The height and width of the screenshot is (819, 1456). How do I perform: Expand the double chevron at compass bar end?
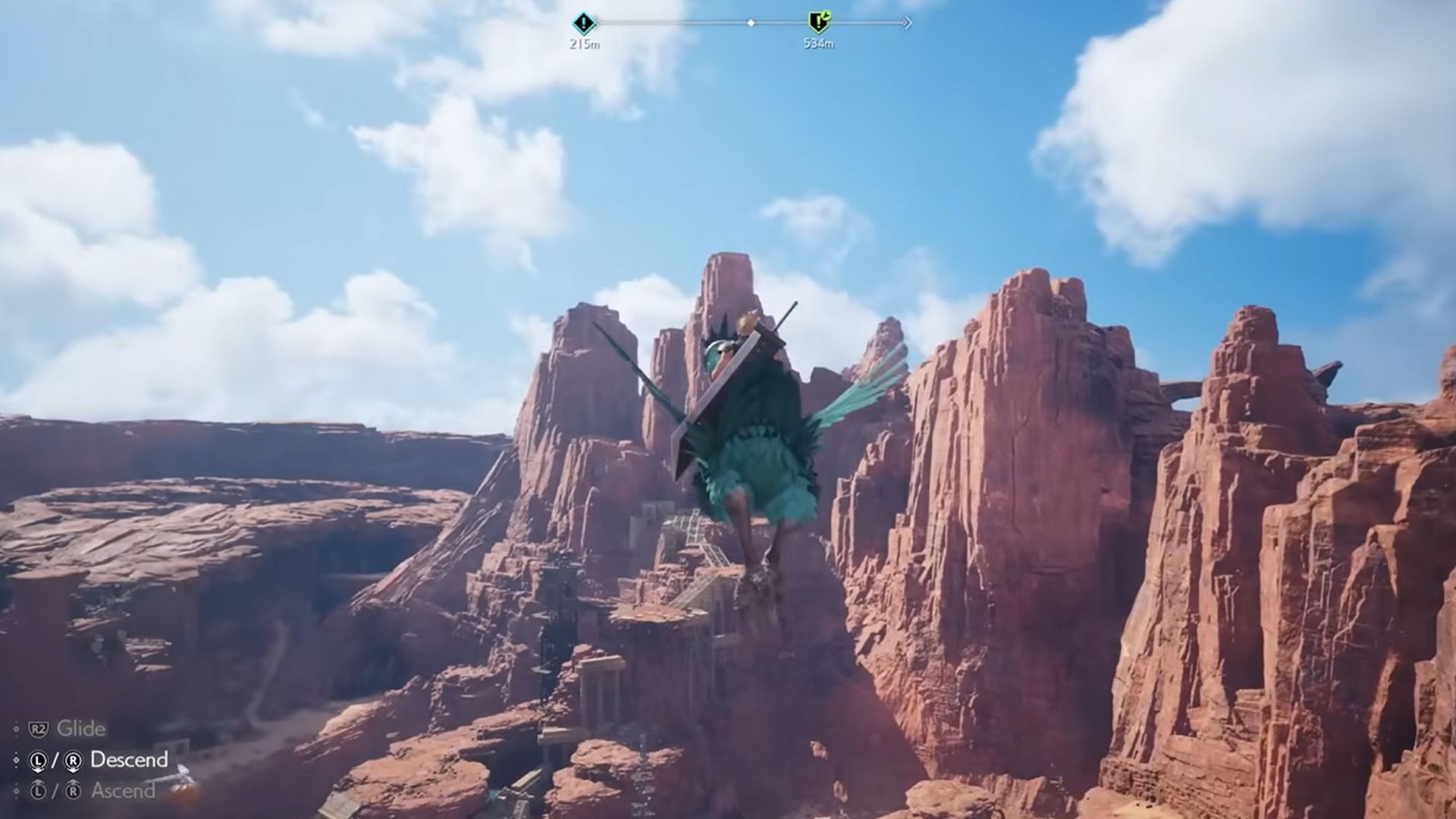pos(907,22)
